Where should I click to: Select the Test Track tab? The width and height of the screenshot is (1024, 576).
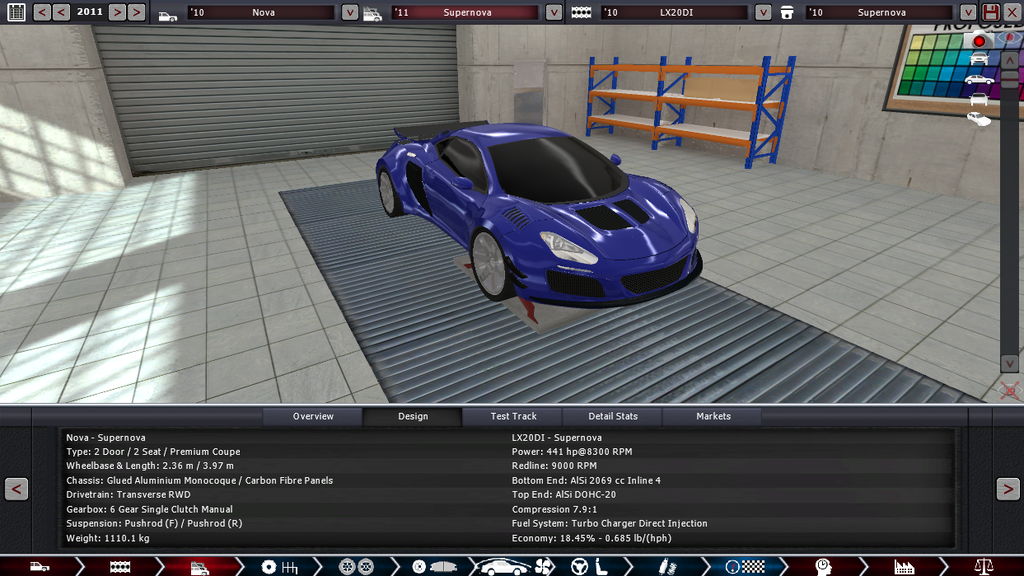coord(513,416)
